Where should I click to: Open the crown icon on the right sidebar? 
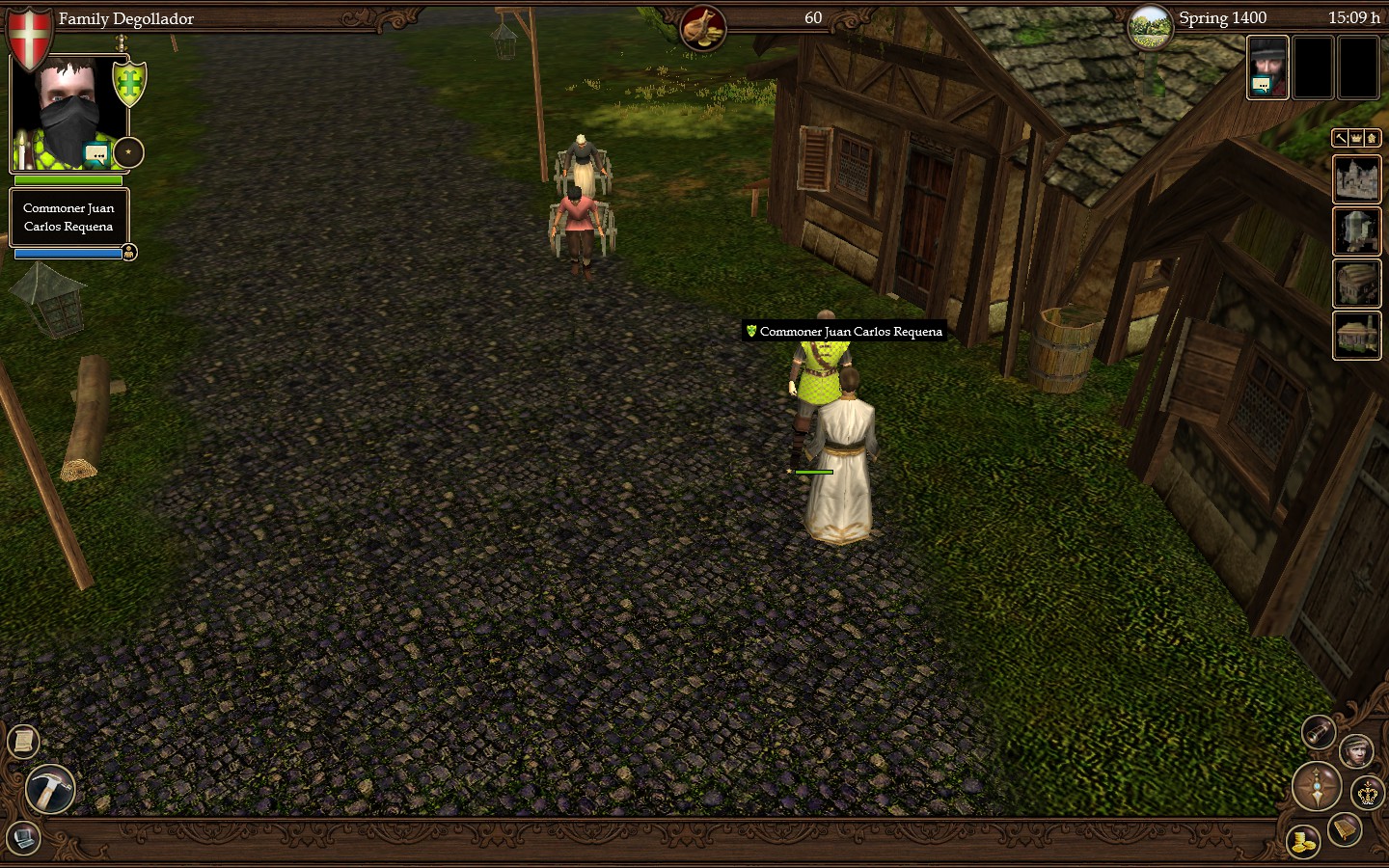pos(1357,138)
